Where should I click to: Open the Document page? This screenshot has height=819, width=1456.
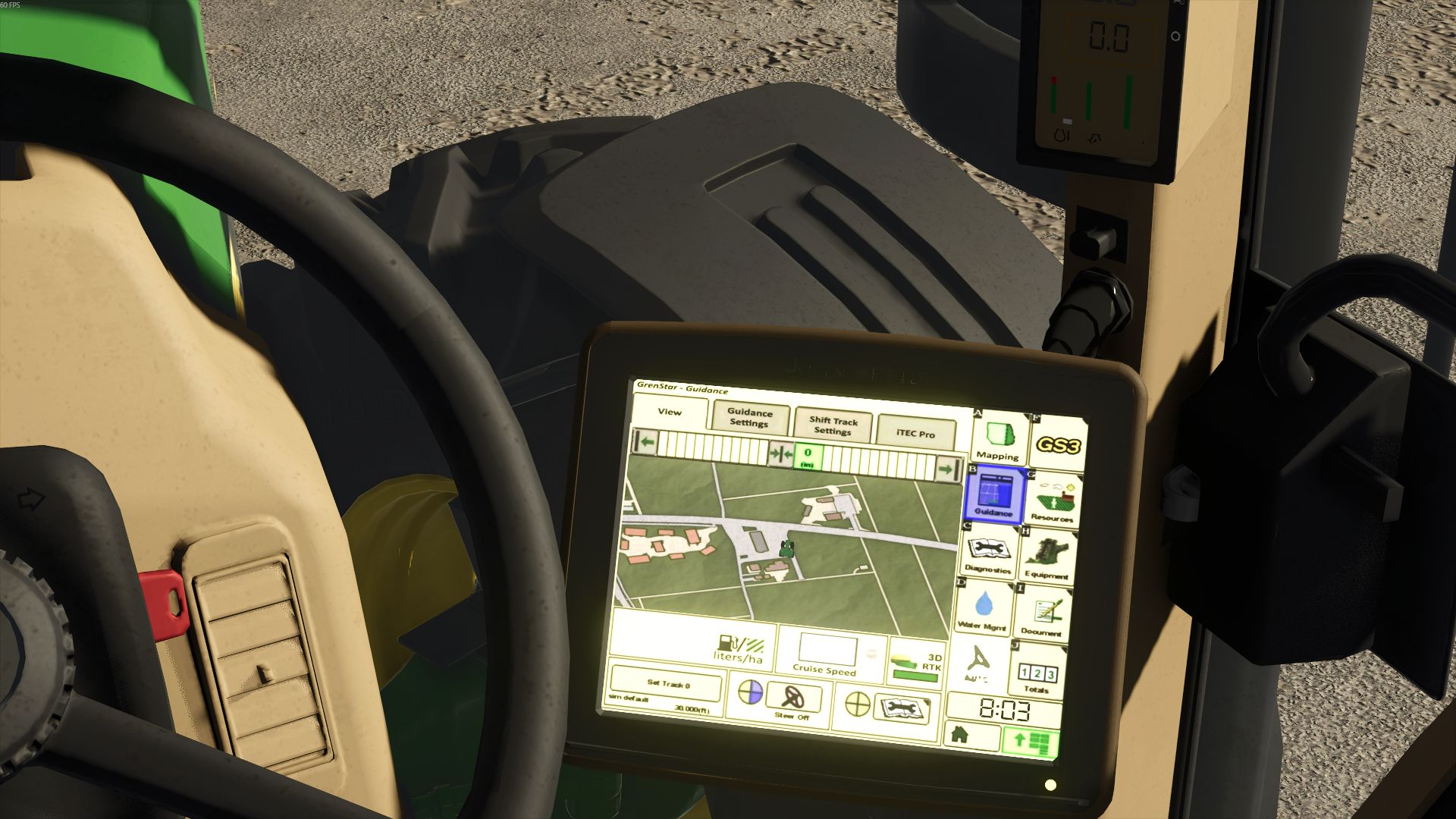[1046, 610]
